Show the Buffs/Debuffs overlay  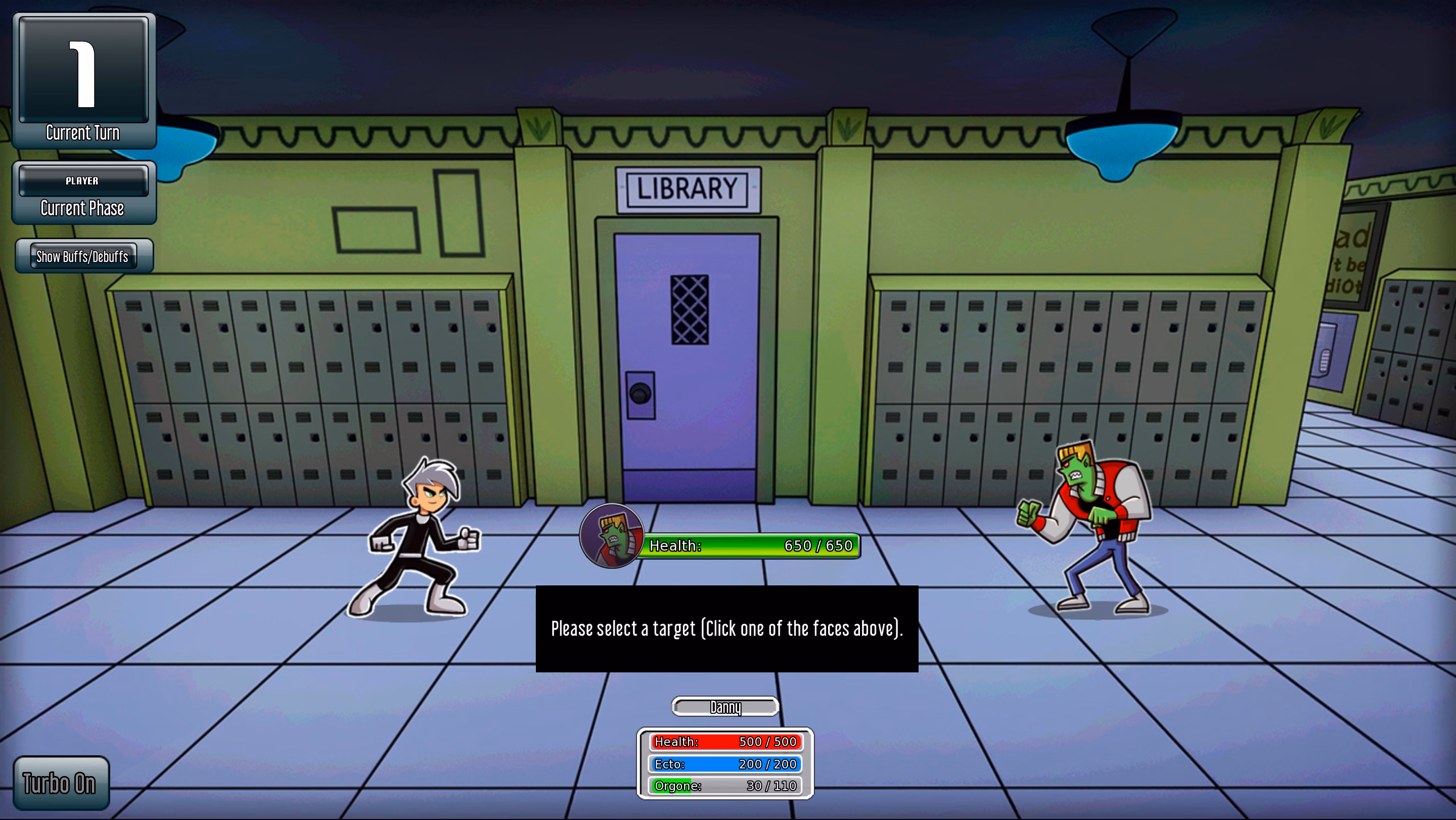point(83,255)
